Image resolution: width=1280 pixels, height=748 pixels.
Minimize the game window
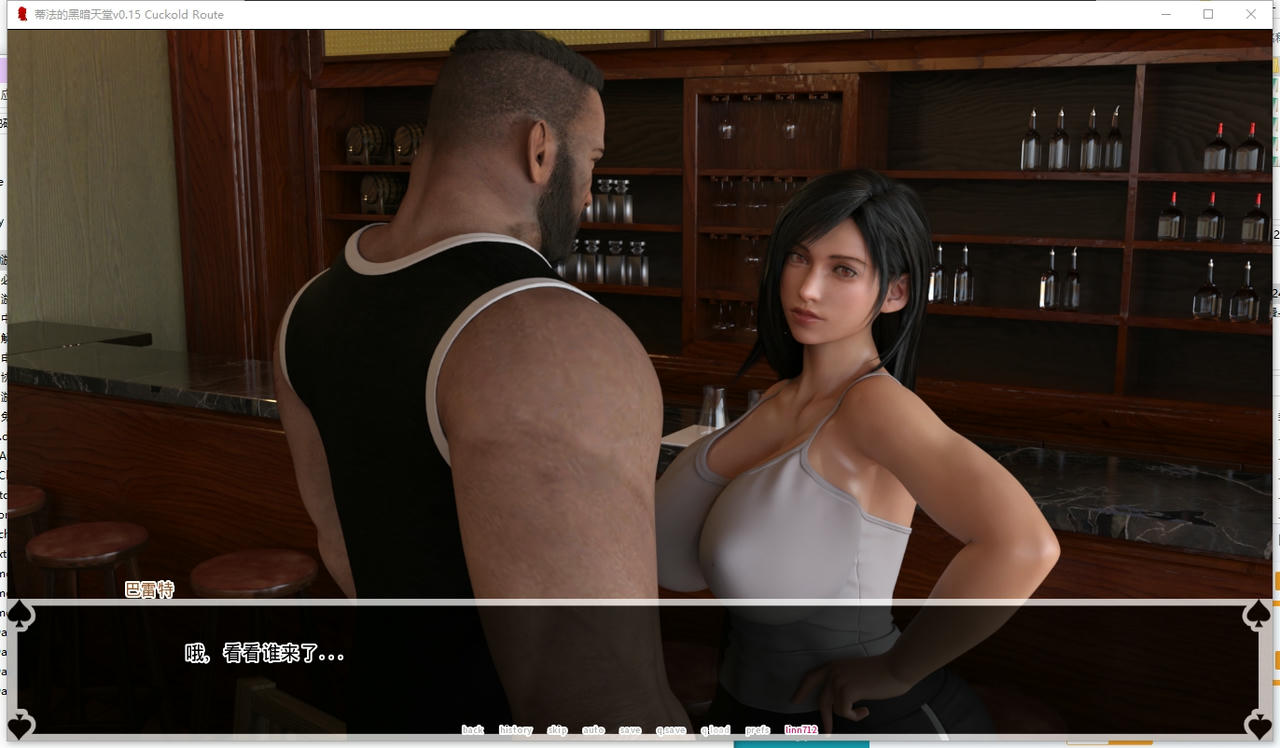coord(1165,14)
